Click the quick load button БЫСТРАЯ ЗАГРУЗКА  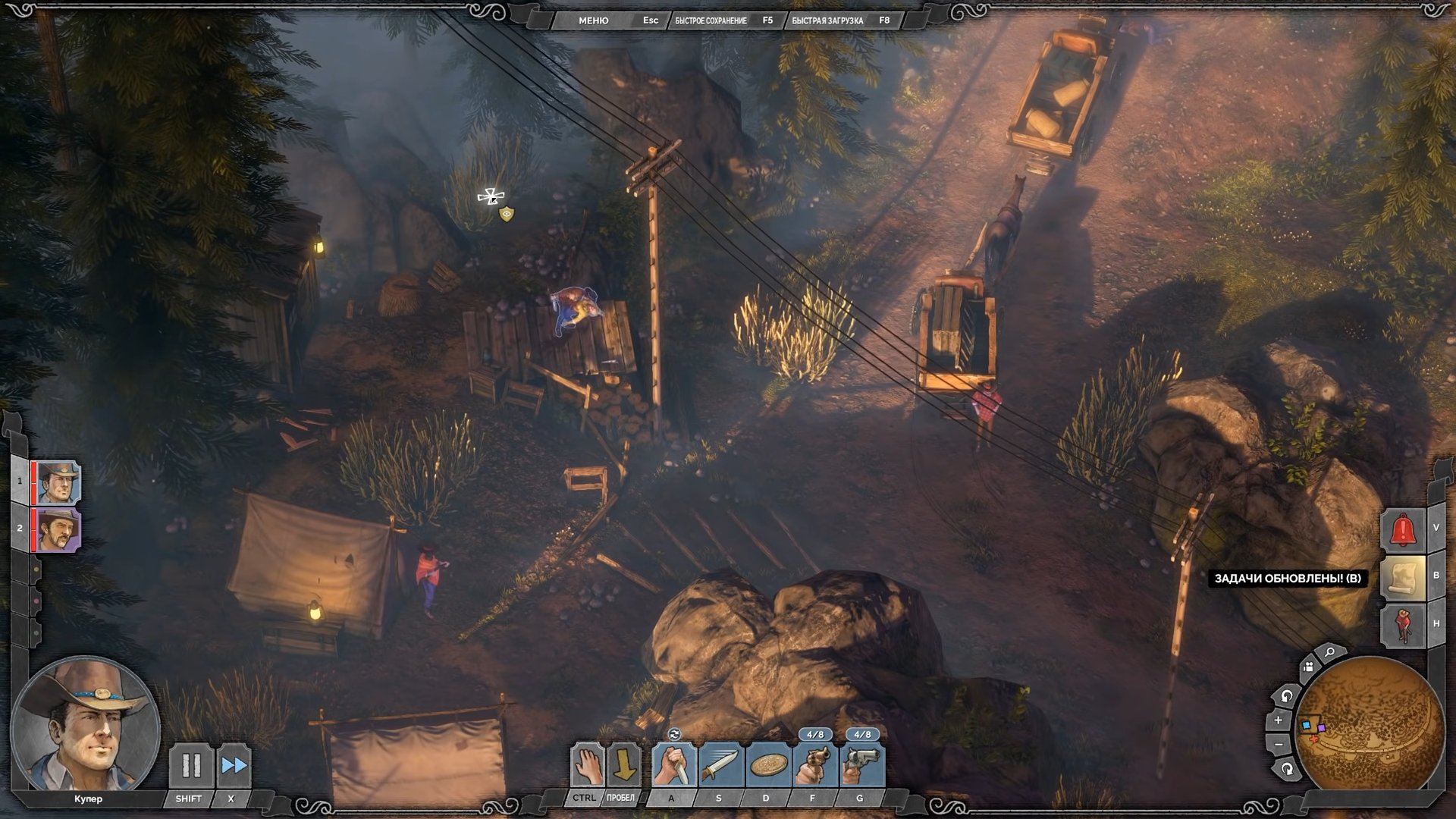tap(827, 20)
